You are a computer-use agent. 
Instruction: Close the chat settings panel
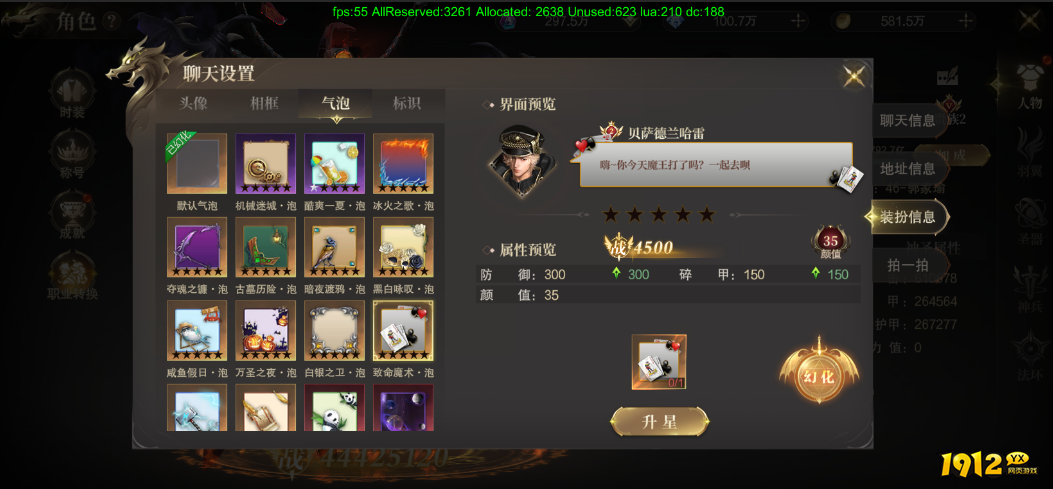pyautogui.click(x=854, y=76)
